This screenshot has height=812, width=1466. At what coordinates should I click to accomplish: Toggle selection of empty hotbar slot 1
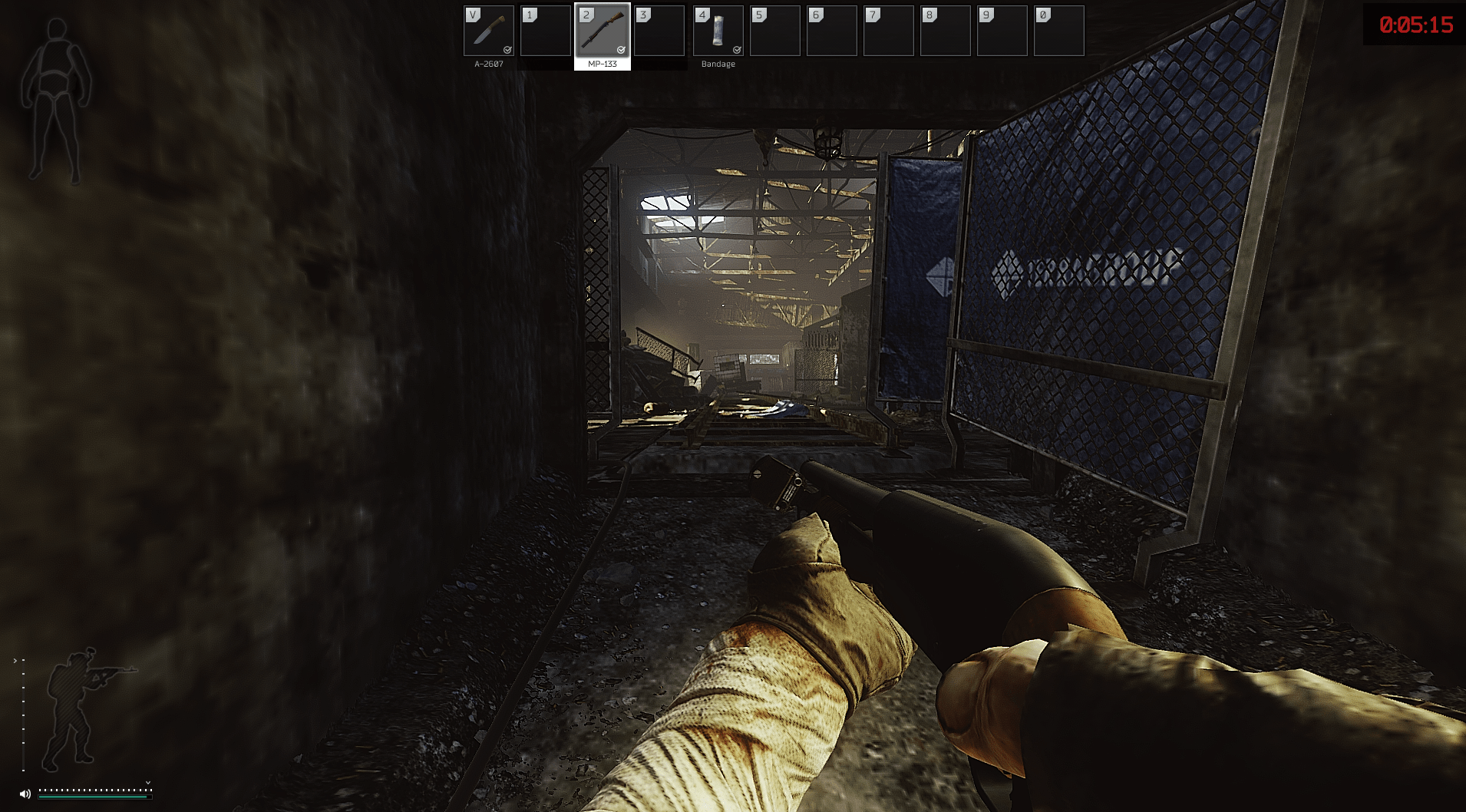545,32
